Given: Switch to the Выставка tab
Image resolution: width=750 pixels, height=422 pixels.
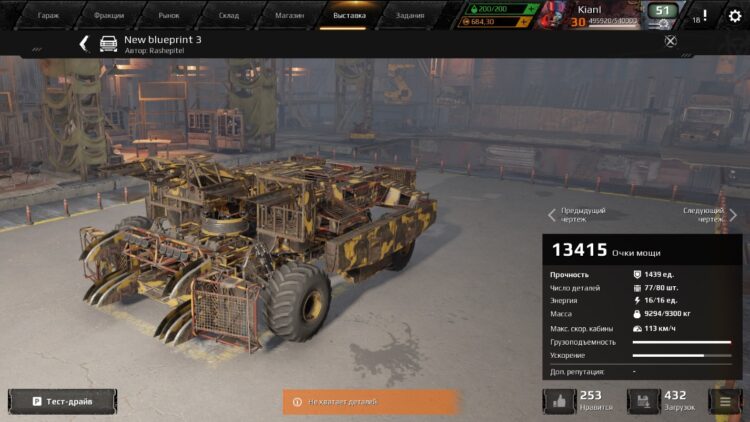Looking at the screenshot, I should 349,15.
